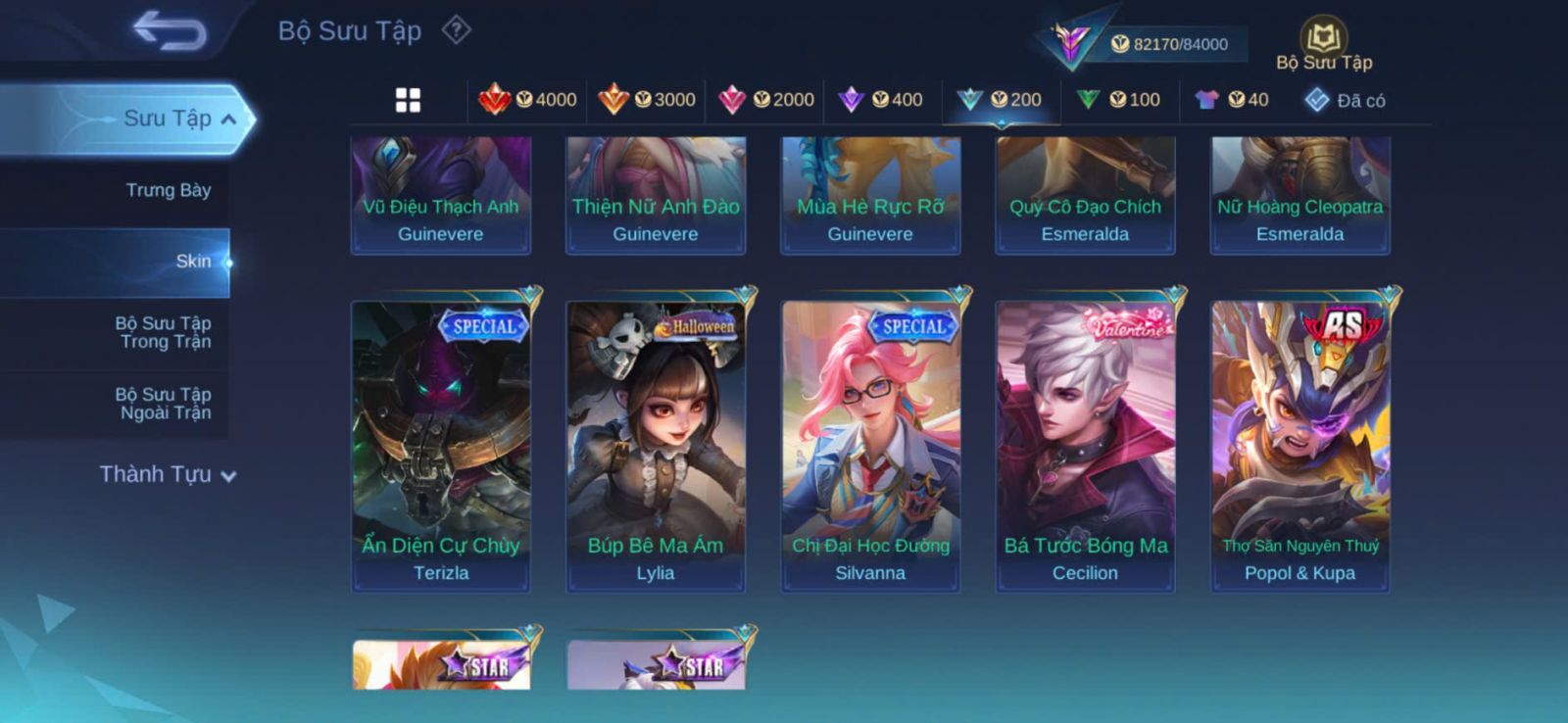Choose Lylia's Búp Bê Ma Ám skin
Screen dimensions: 1568x723
click(656, 446)
